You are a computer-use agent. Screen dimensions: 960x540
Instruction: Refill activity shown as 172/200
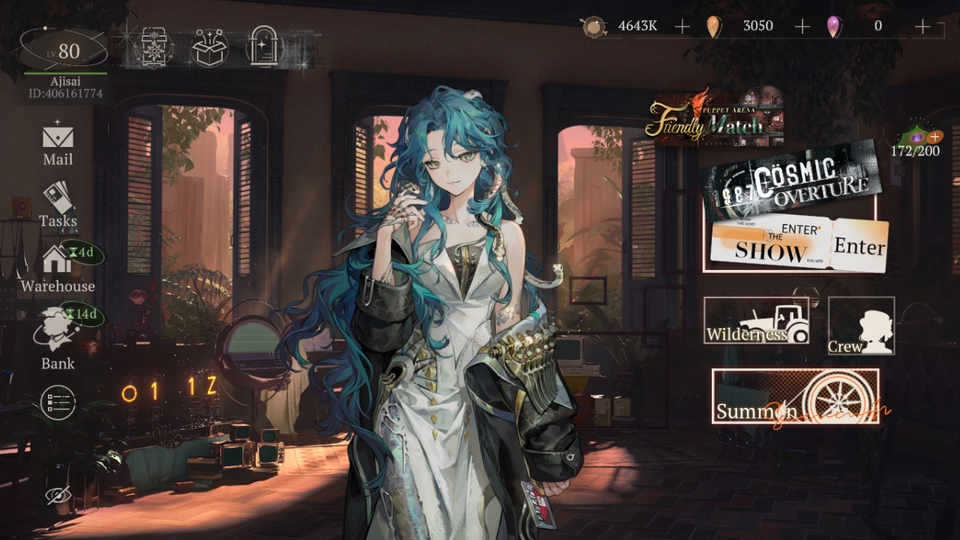tap(934, 136)
